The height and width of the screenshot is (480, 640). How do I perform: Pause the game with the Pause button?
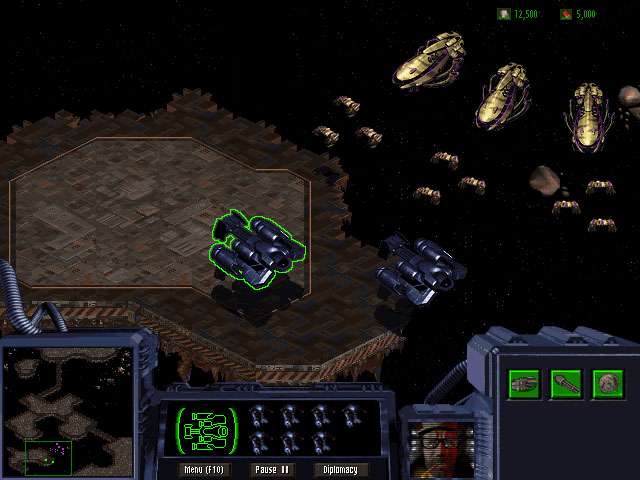[x=270, y=469]
